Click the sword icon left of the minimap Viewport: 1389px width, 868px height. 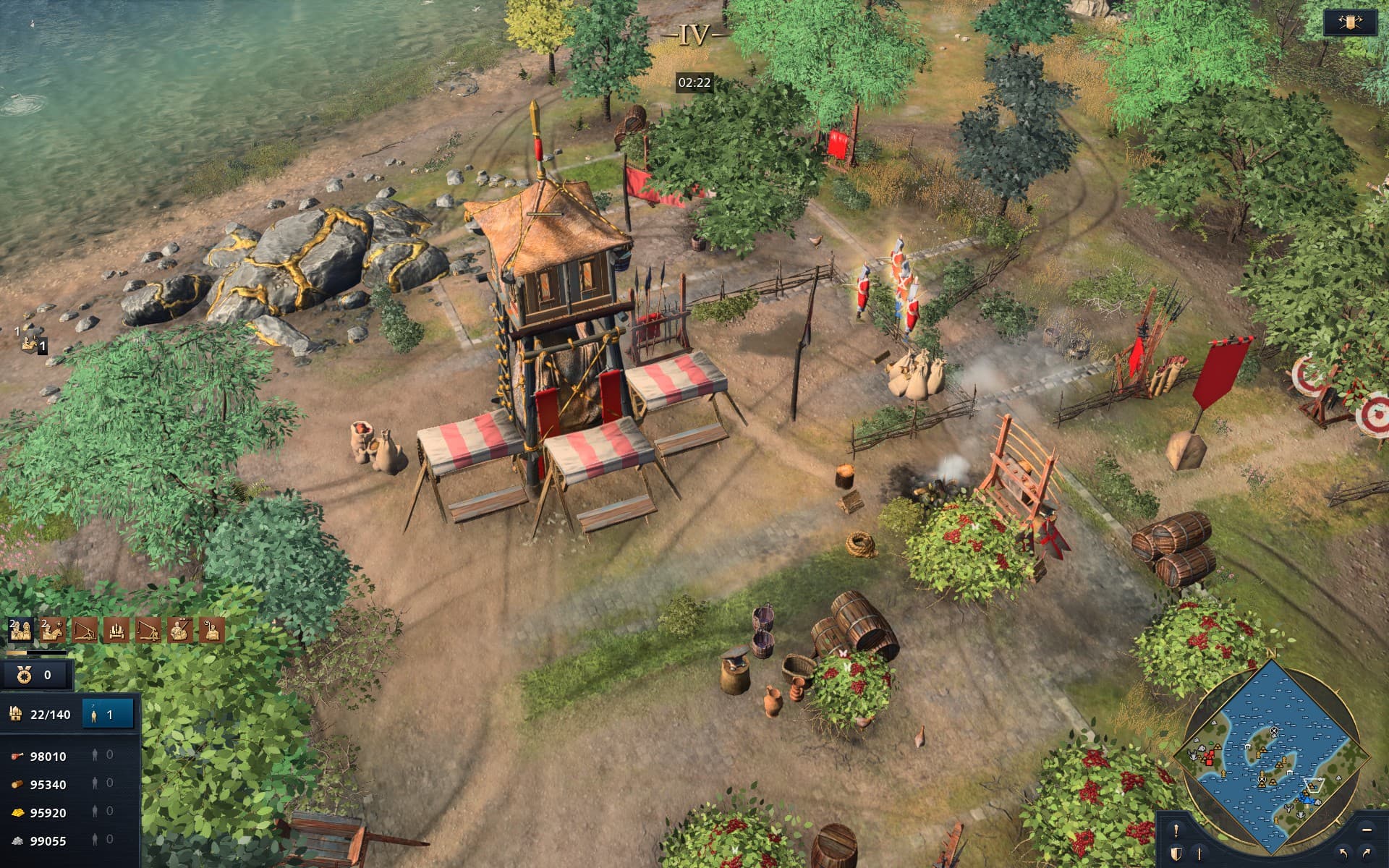[1199, 852]
